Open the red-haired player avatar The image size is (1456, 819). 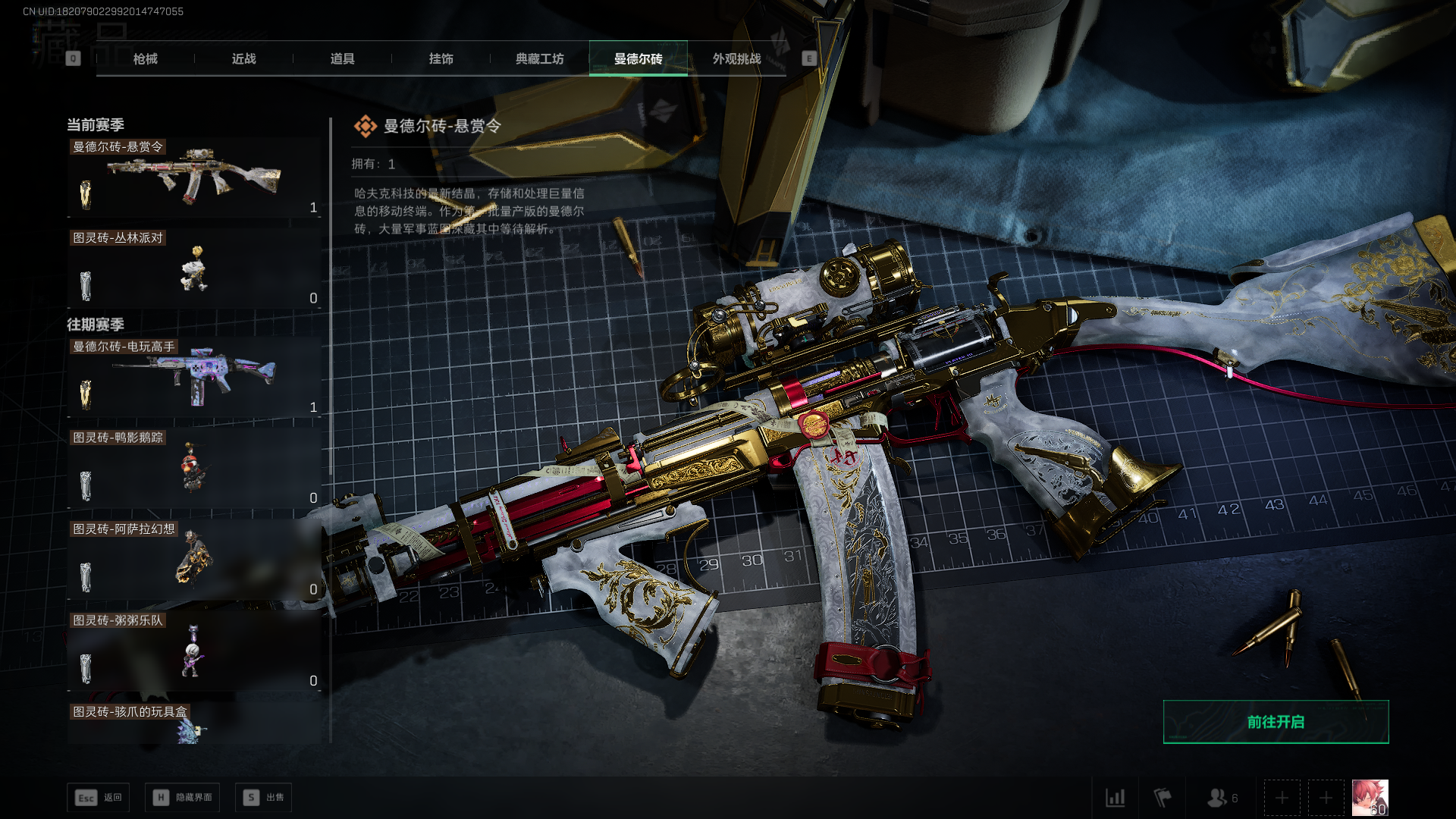(x=1370, y=798)
